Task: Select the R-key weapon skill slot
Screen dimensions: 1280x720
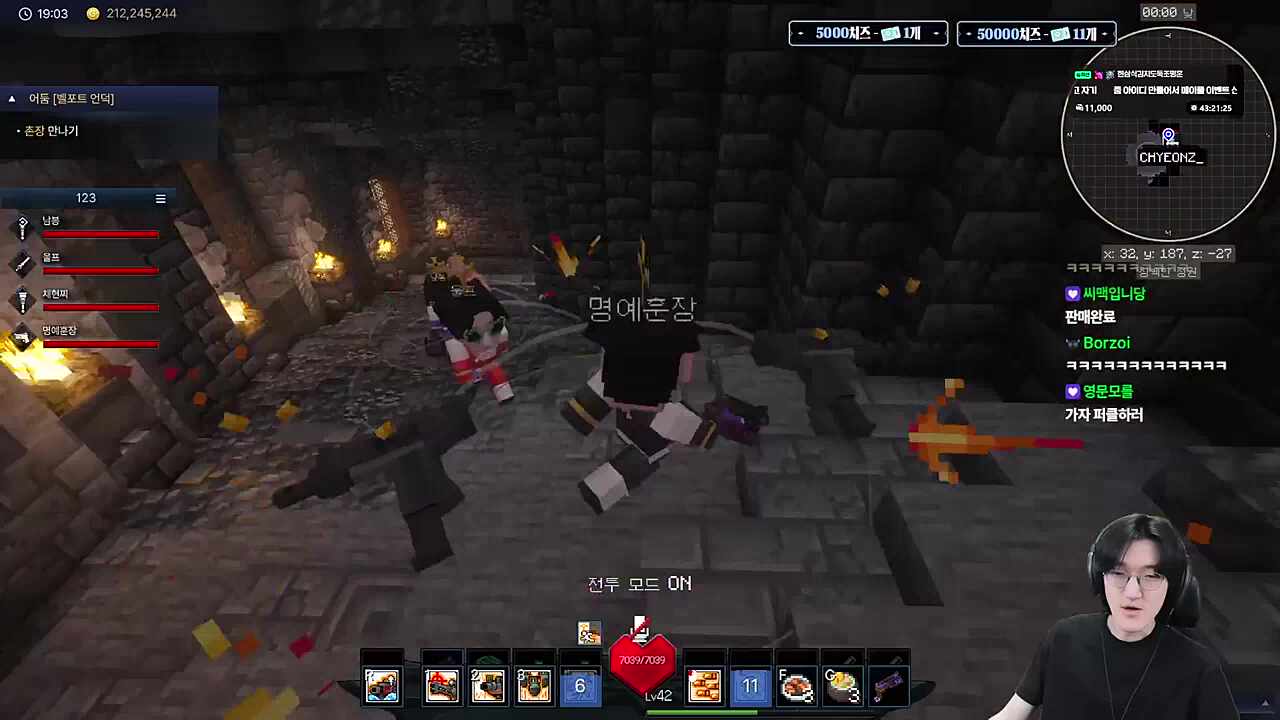Action: [x=382, y=685]
